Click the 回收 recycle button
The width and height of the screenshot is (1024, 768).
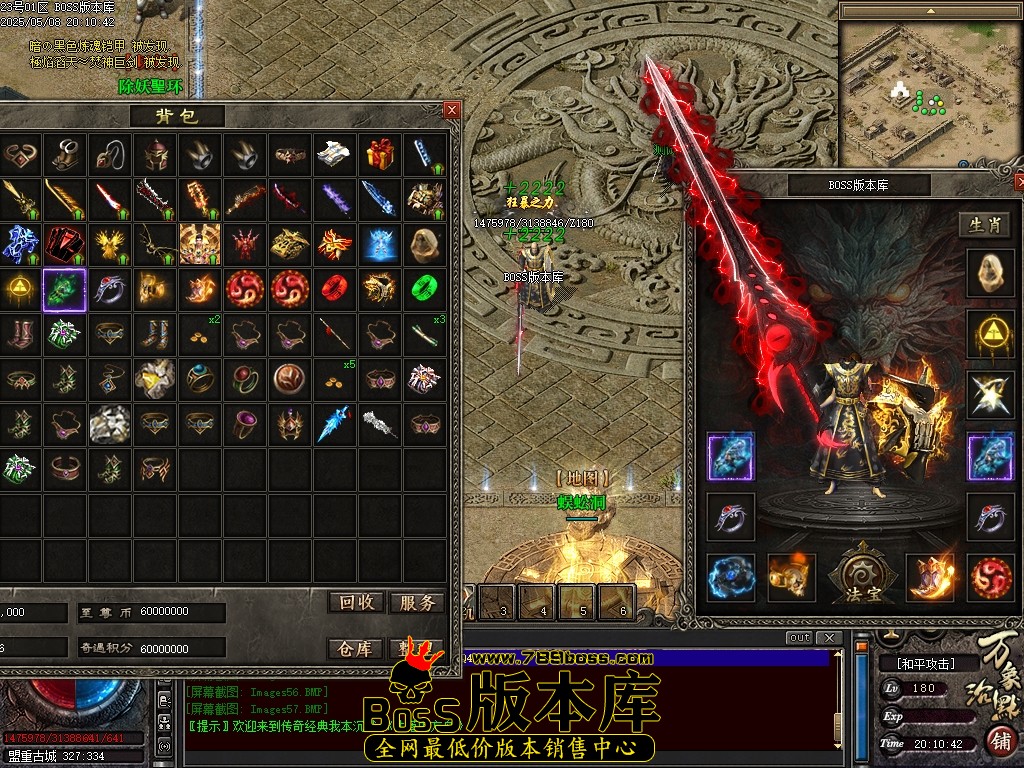356,602
